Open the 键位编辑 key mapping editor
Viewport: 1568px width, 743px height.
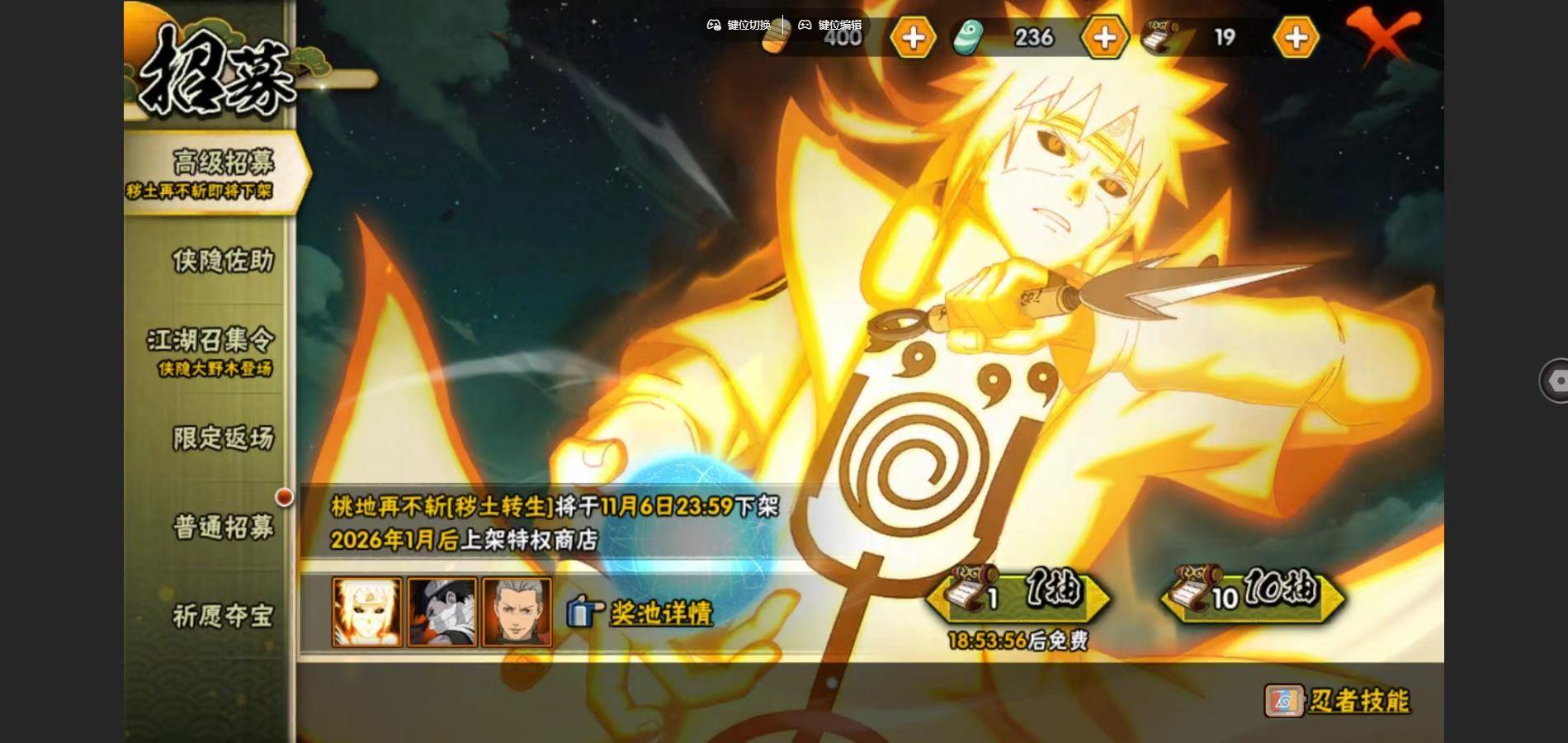829,25
